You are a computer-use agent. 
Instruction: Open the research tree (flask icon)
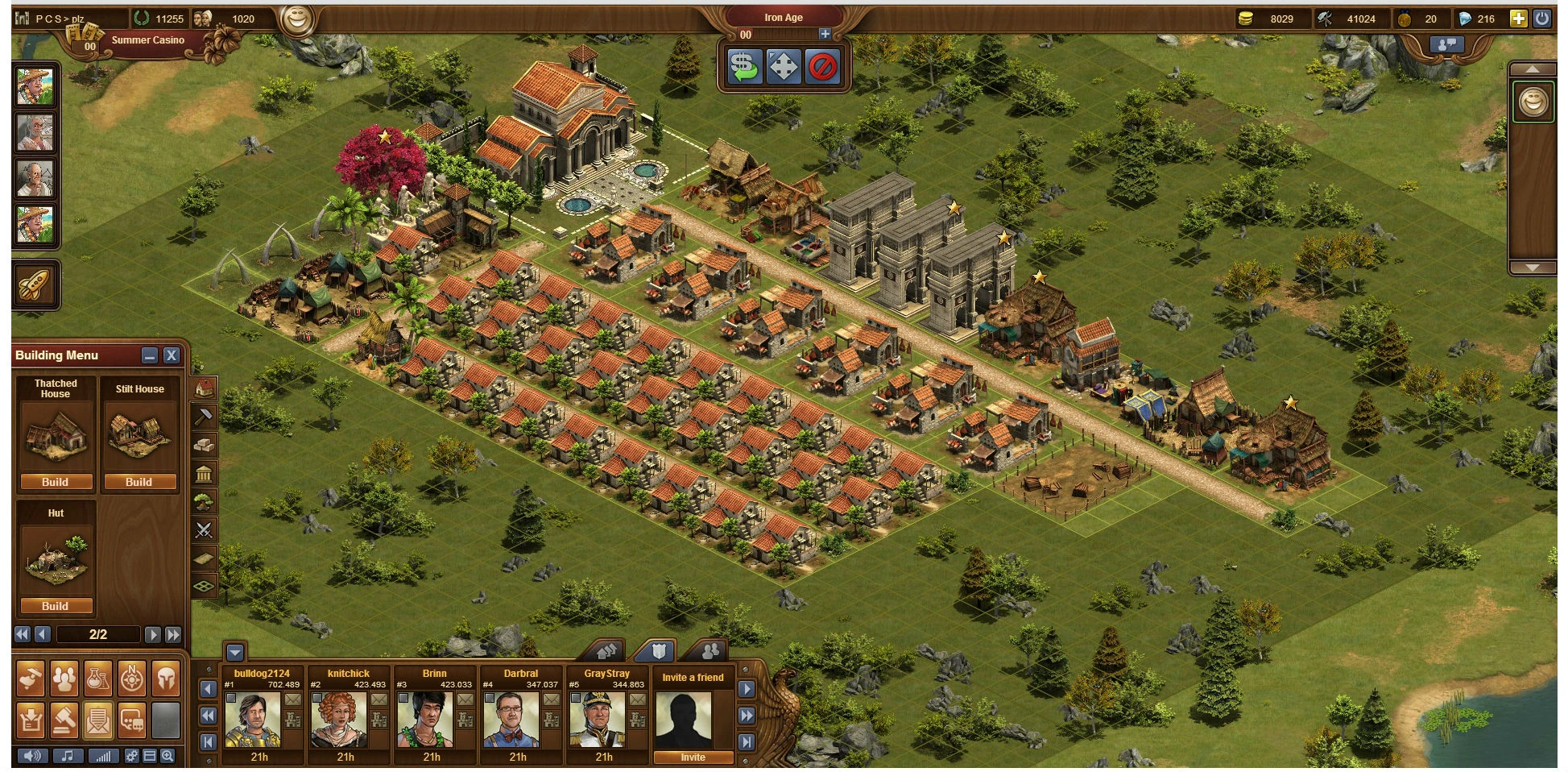point(98,679)
